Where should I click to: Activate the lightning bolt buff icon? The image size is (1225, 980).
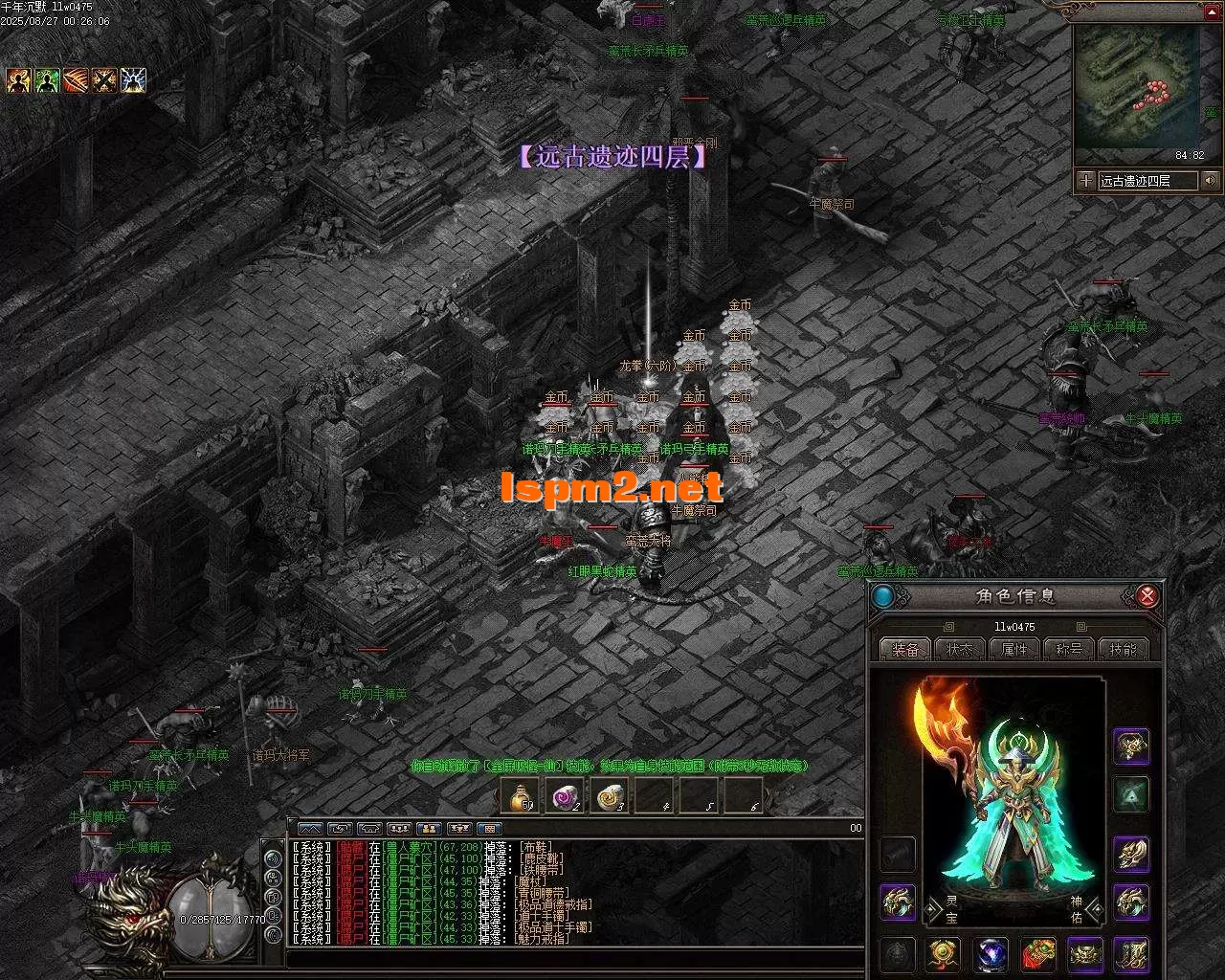tap(133, 80)
